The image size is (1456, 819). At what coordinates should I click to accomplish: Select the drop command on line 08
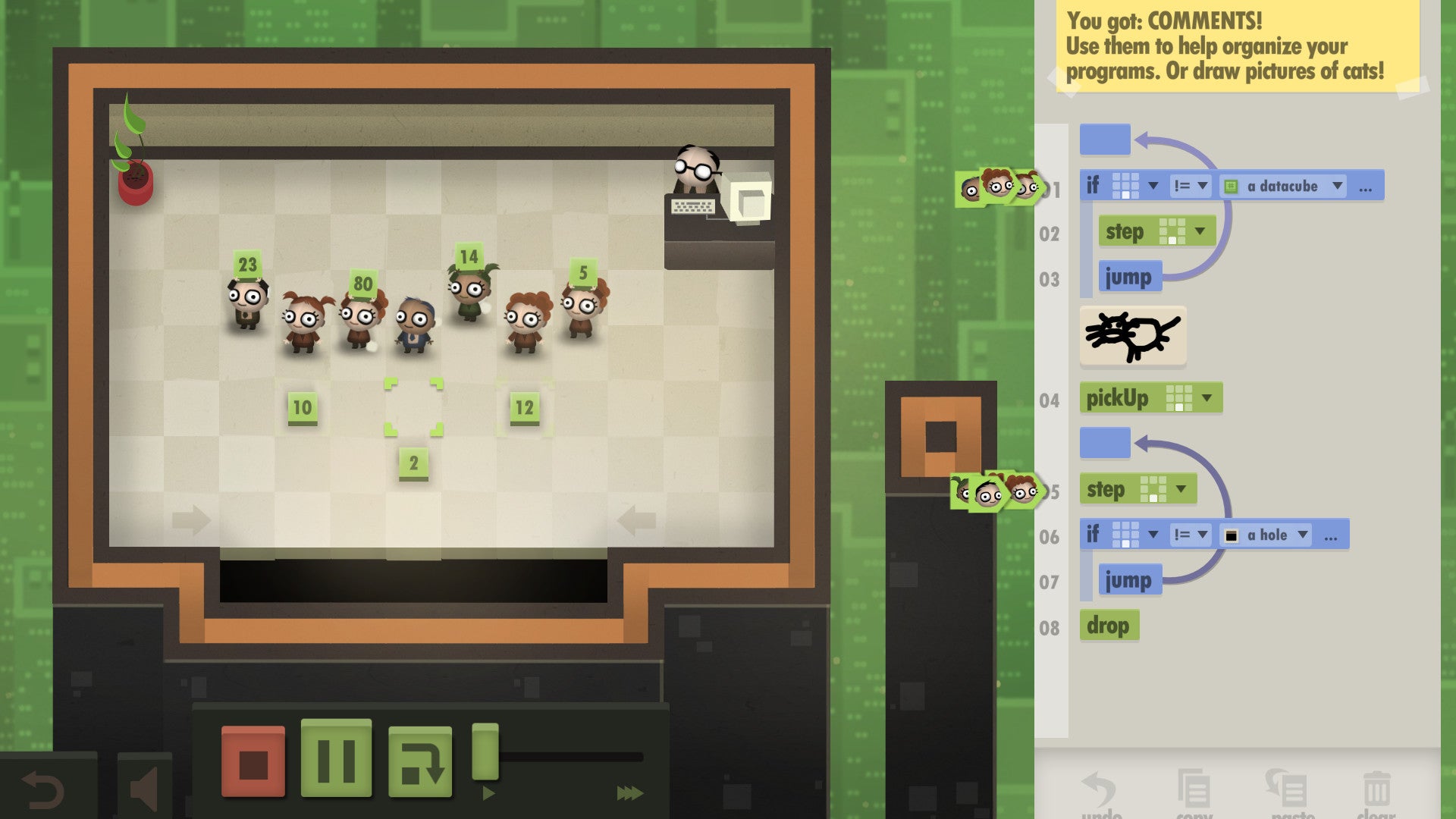(1109, 625)
